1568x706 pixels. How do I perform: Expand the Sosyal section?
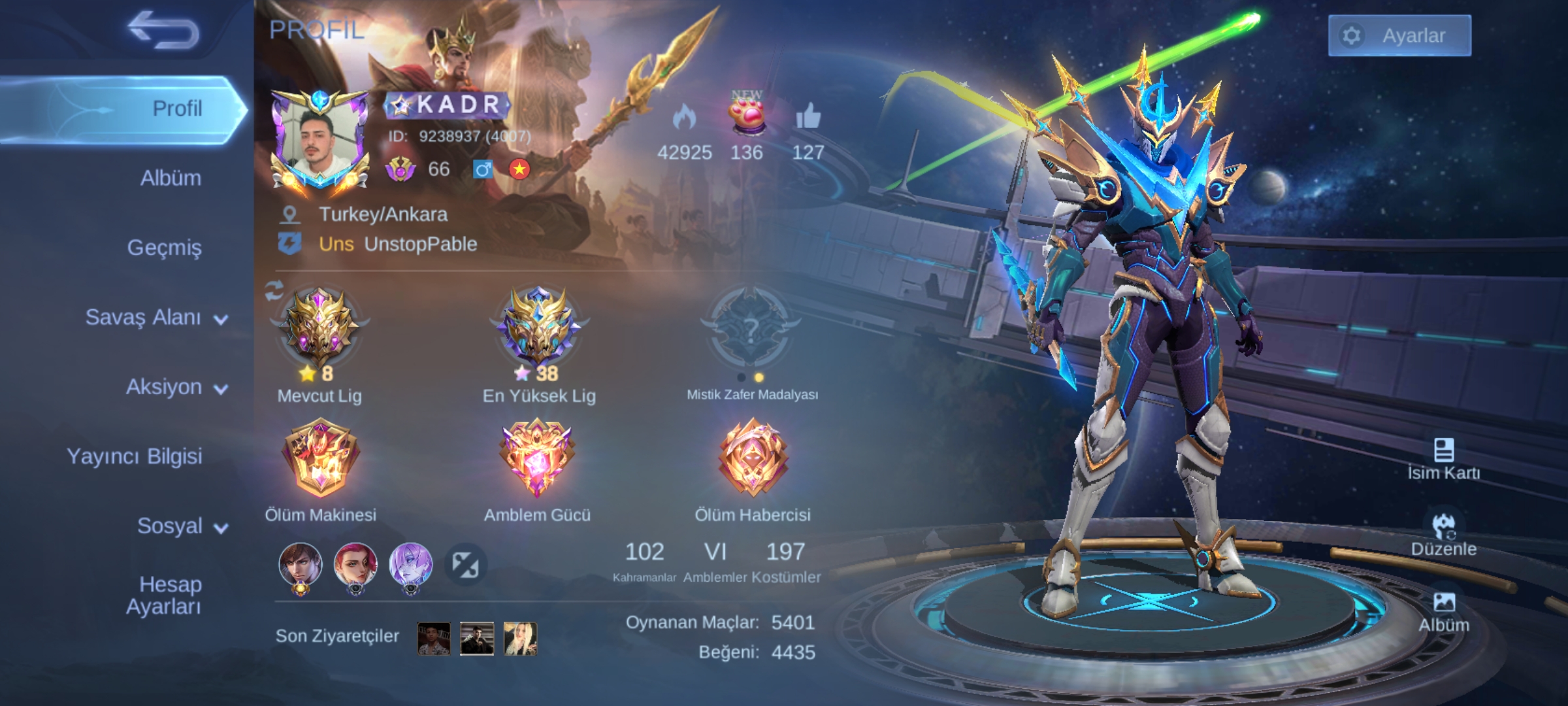pos(182,526)
